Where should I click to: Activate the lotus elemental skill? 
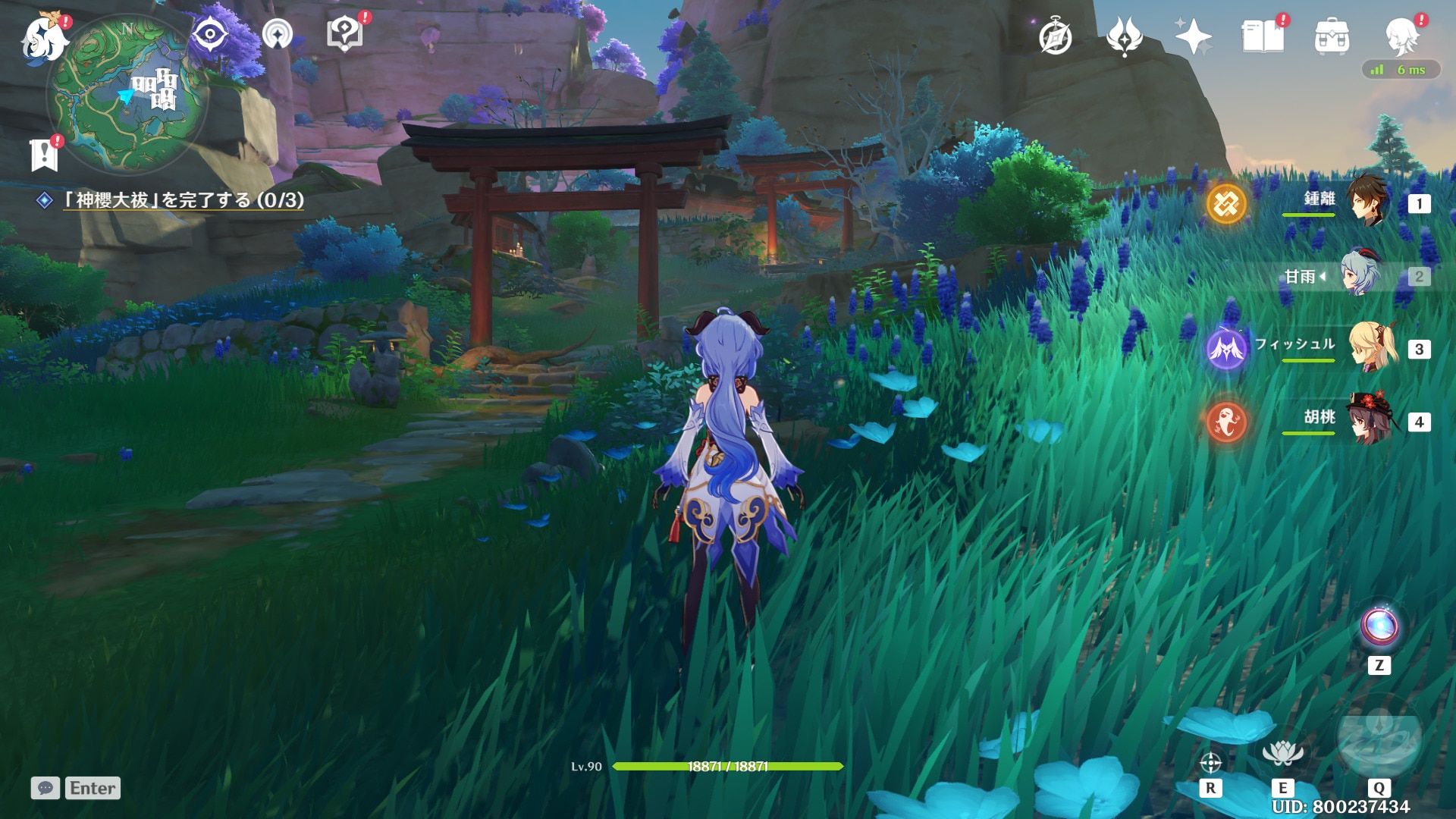click(x=1282, y=752)
